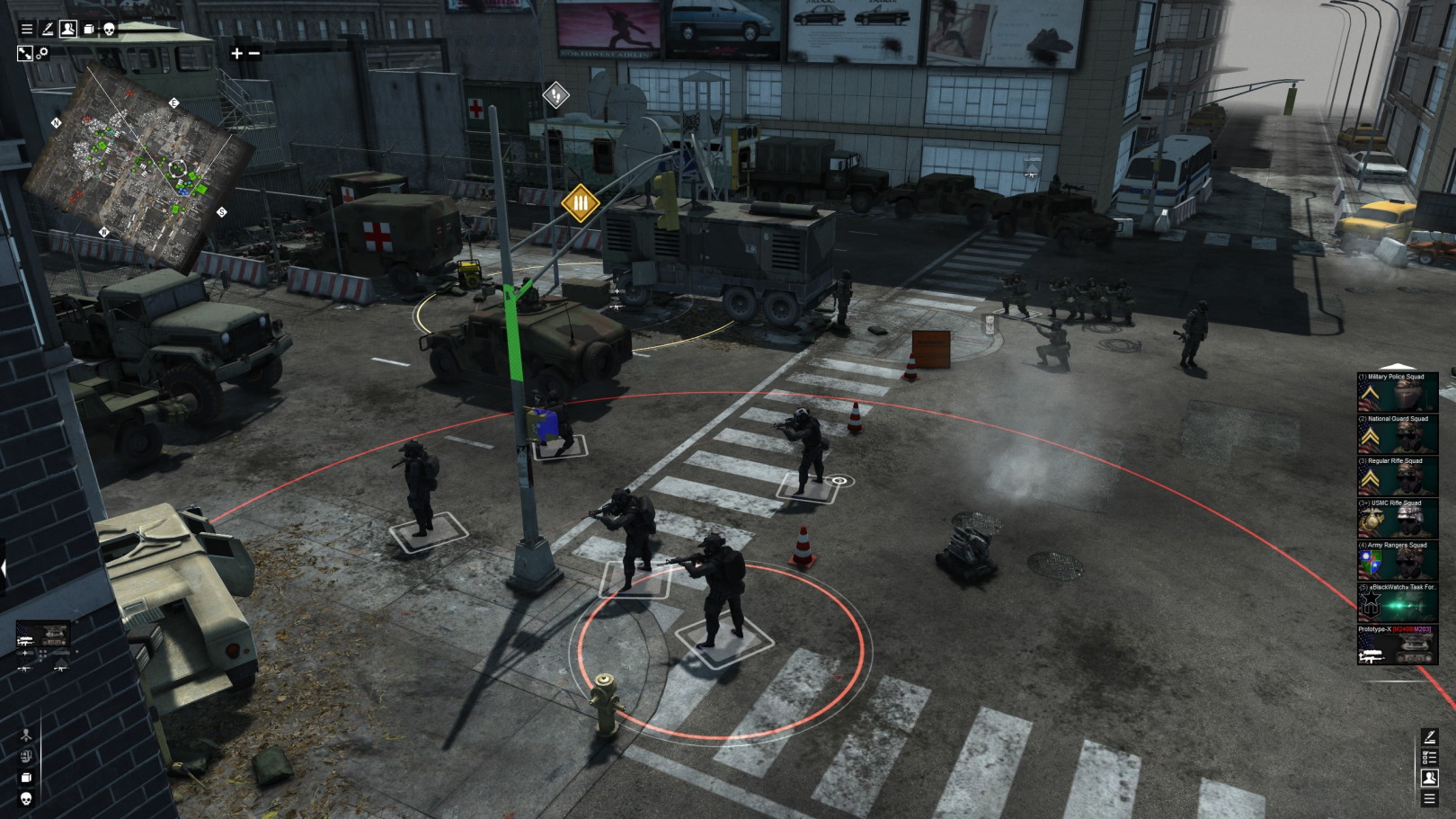Viewport: 1456px width, 819px height.
Task: Toggle the top-left person silhouette icon
Action: [x=68, y=30]
